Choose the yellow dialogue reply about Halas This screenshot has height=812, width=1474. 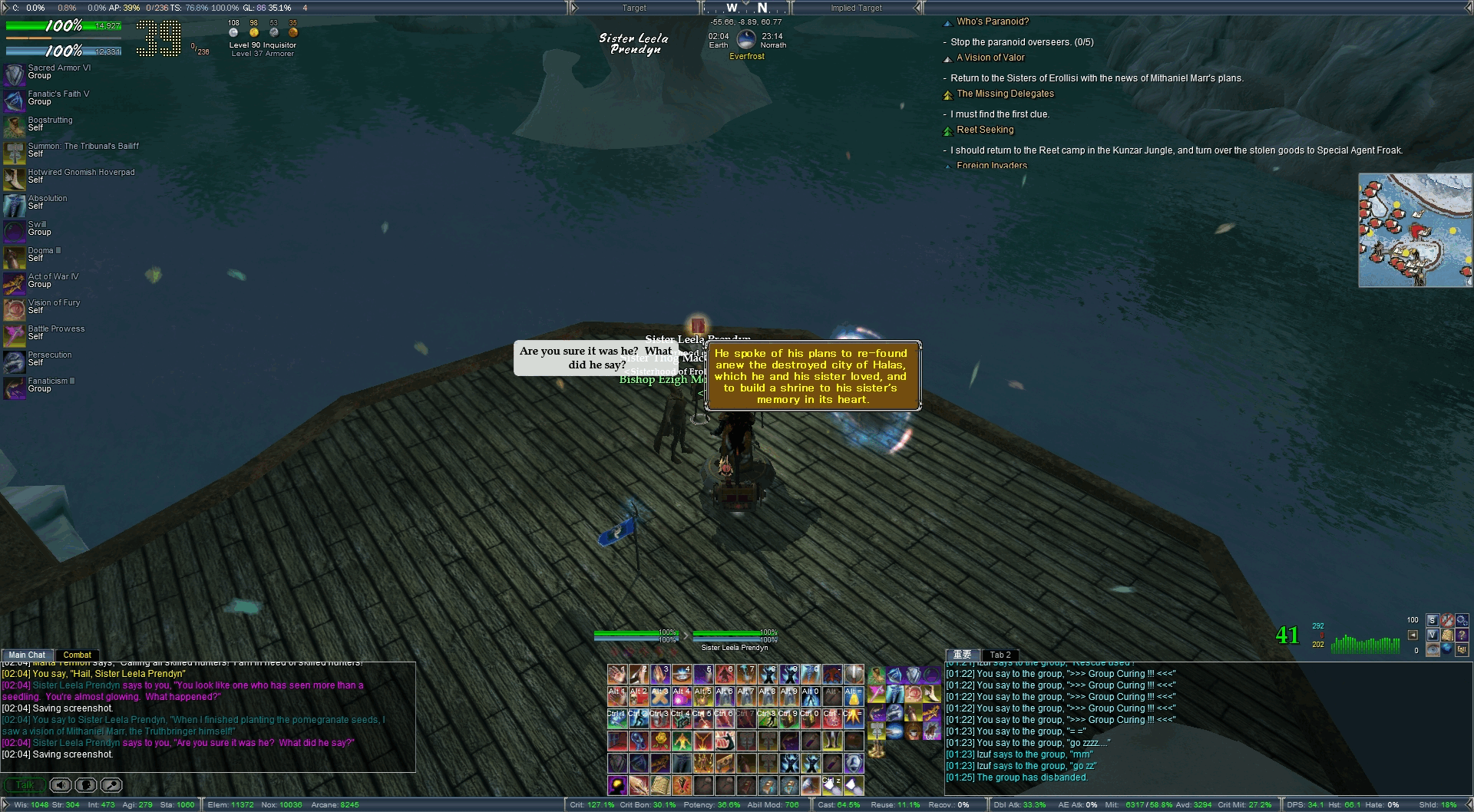811,376
